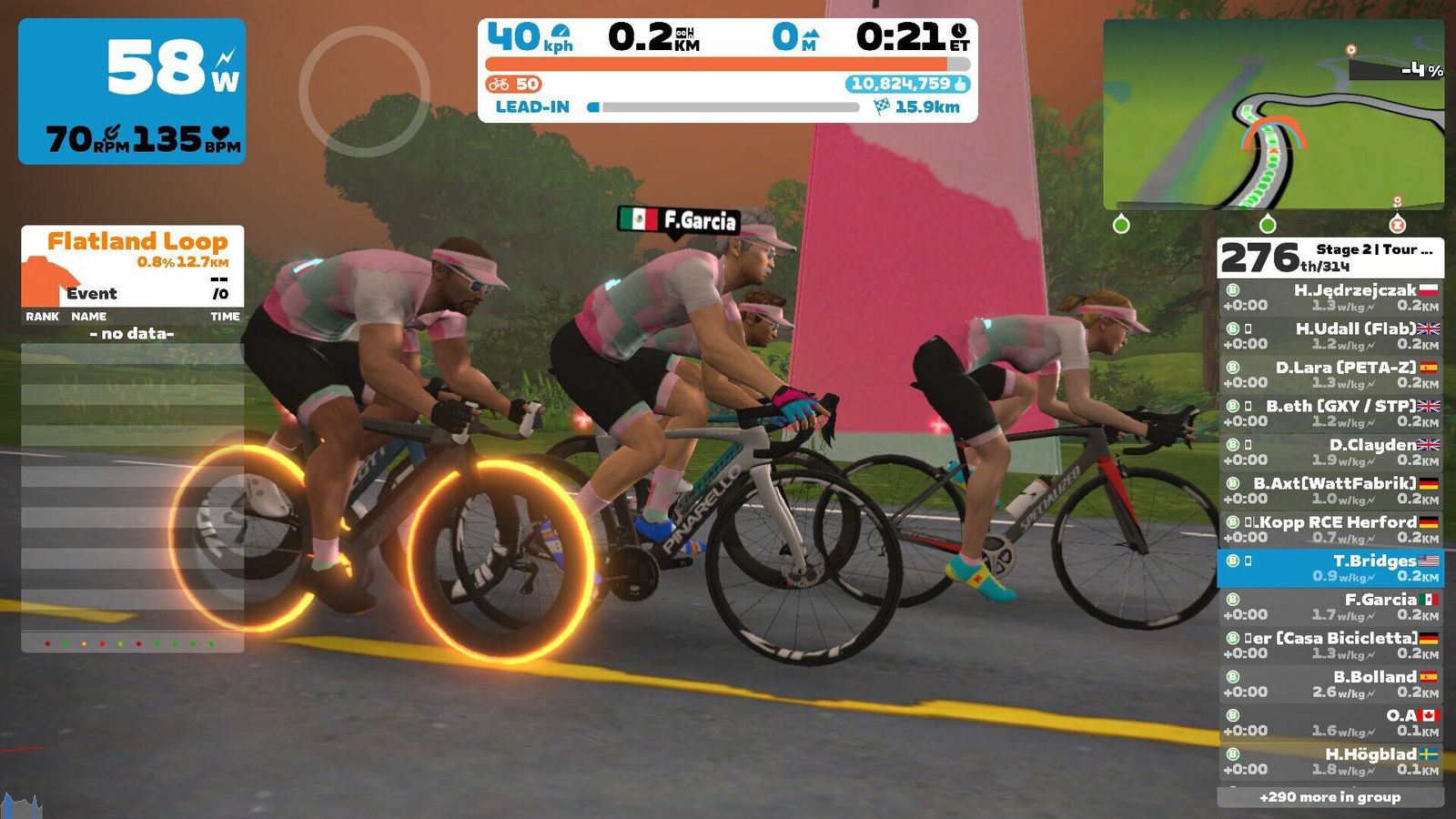Click the empty power-up ring
Screen dimensions: 1456x819
[x=364, y=91]
